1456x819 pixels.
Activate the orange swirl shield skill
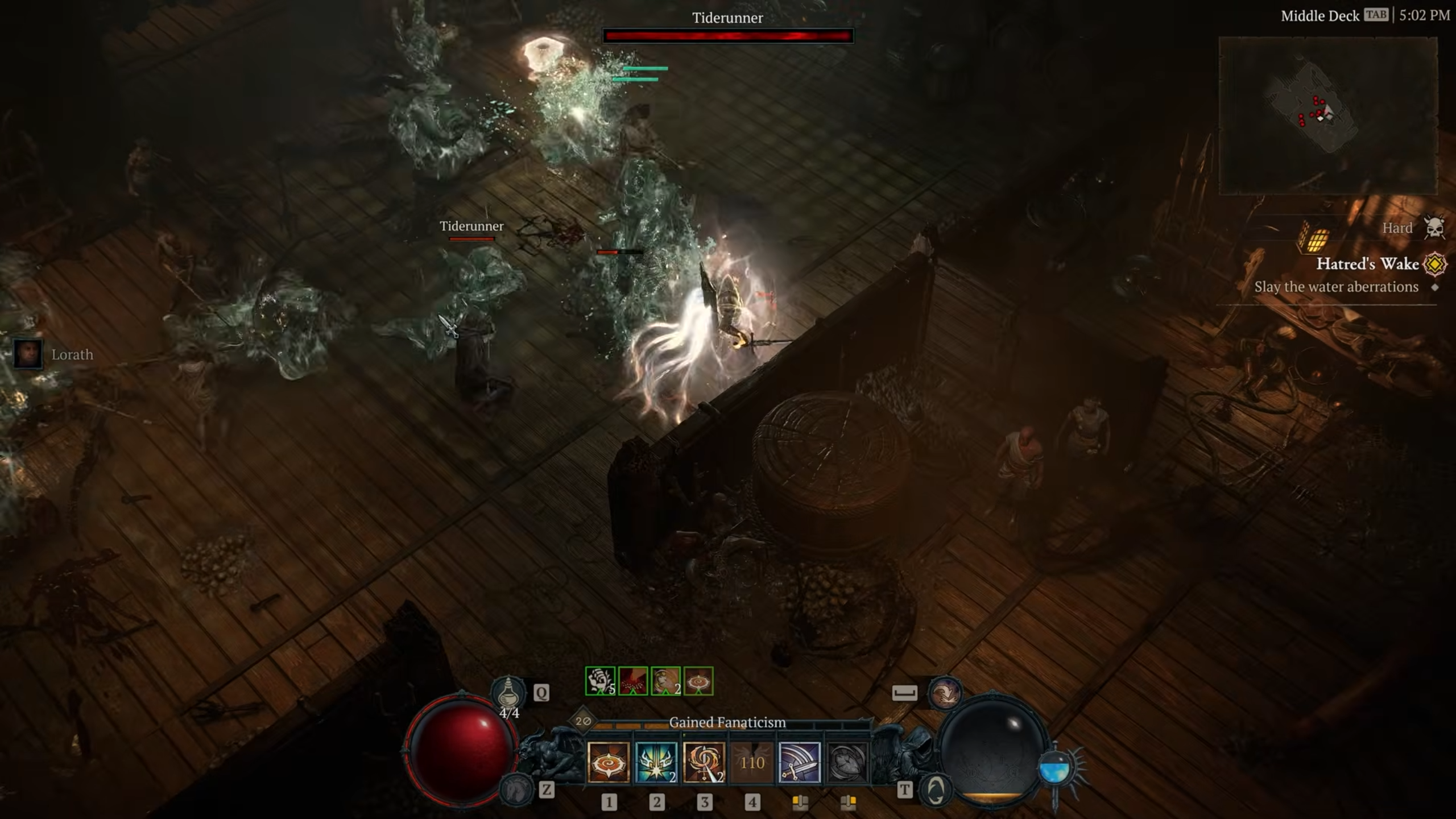pyautogui.click(x=609, y=762)
